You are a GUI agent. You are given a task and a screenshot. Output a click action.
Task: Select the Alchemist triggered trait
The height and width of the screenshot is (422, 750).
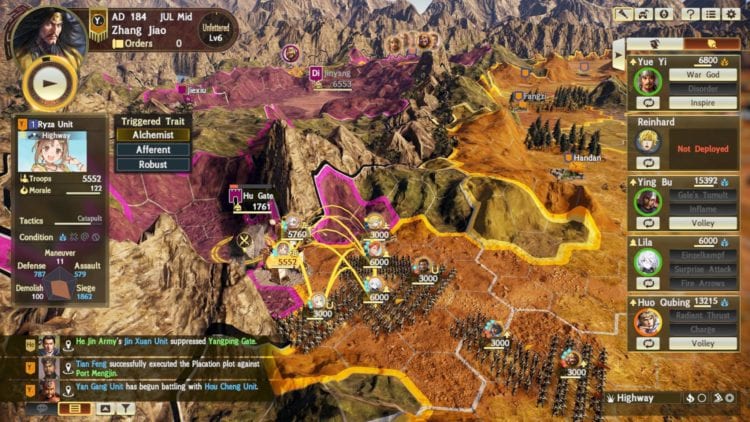[x=153, y=135]
